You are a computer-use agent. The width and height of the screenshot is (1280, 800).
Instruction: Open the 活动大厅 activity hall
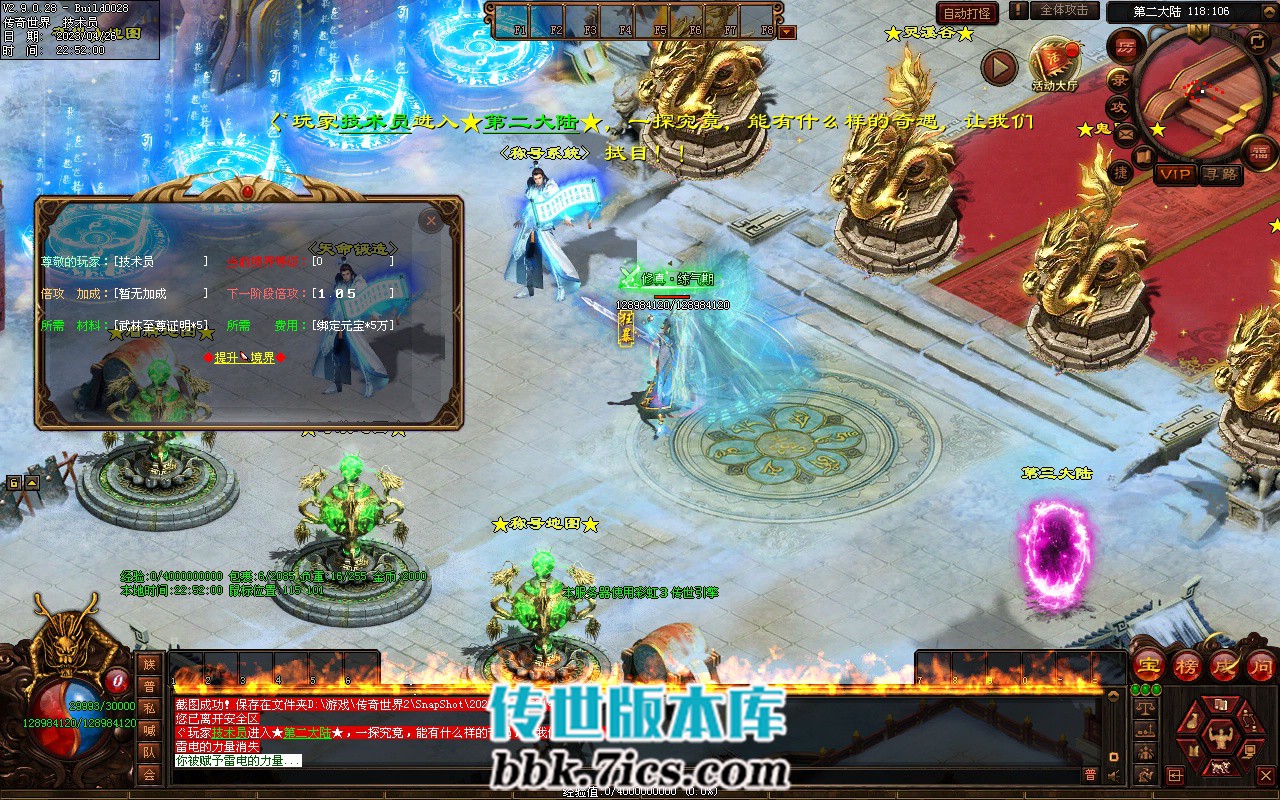pyautogui.click(x=1054, y=63)
